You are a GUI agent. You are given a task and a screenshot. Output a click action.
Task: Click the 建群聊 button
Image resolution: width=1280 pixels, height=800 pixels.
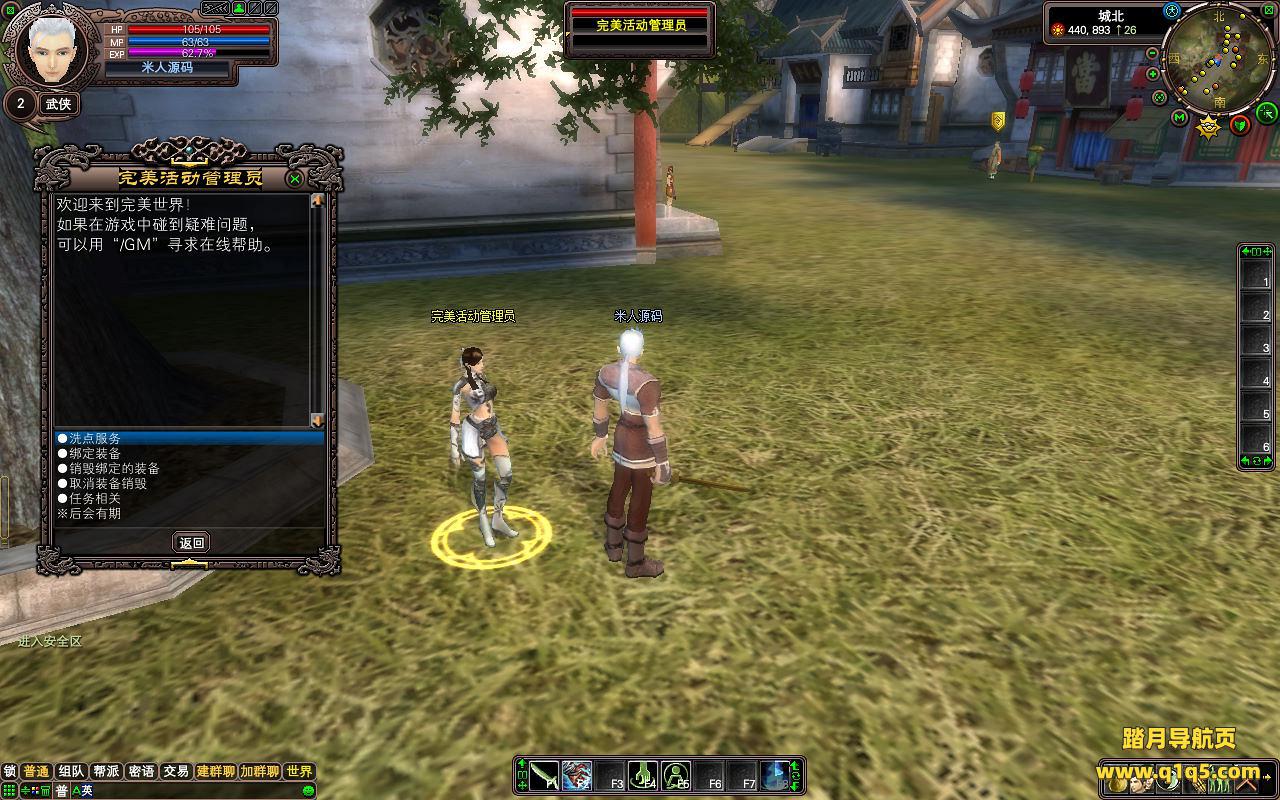tap(215, 771)
